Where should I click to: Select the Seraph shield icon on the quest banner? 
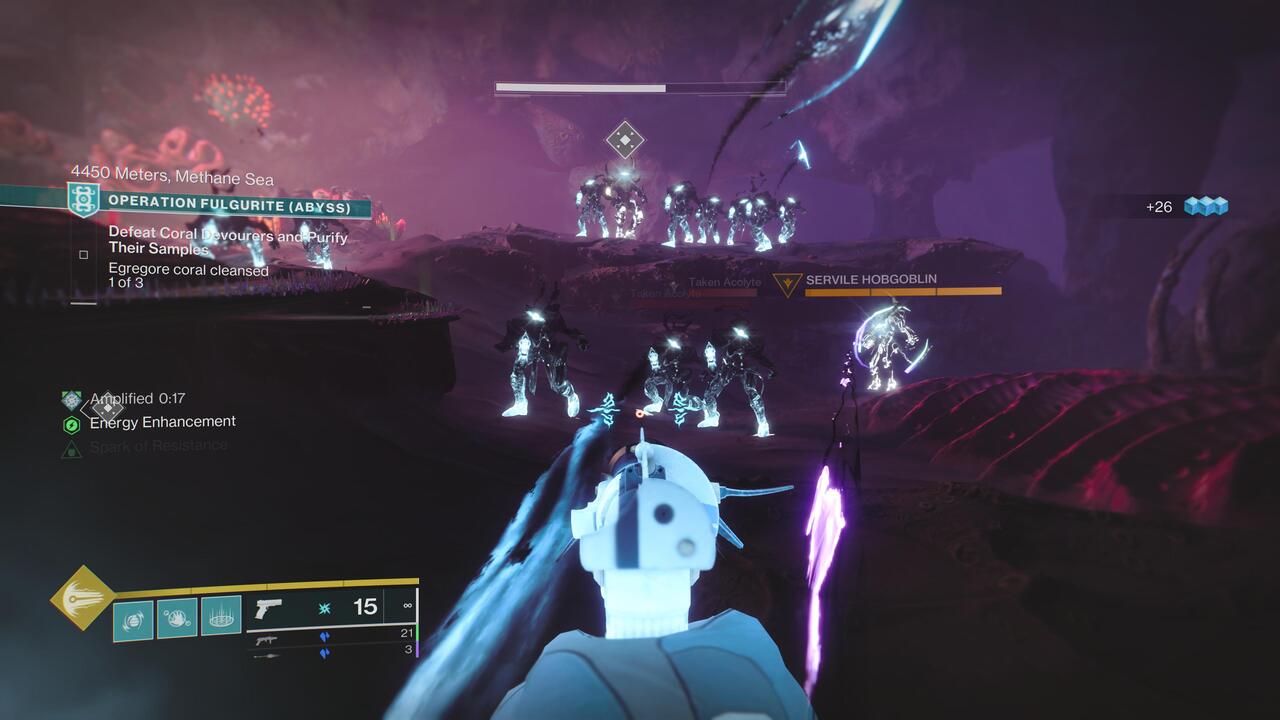tap(84, 200)
